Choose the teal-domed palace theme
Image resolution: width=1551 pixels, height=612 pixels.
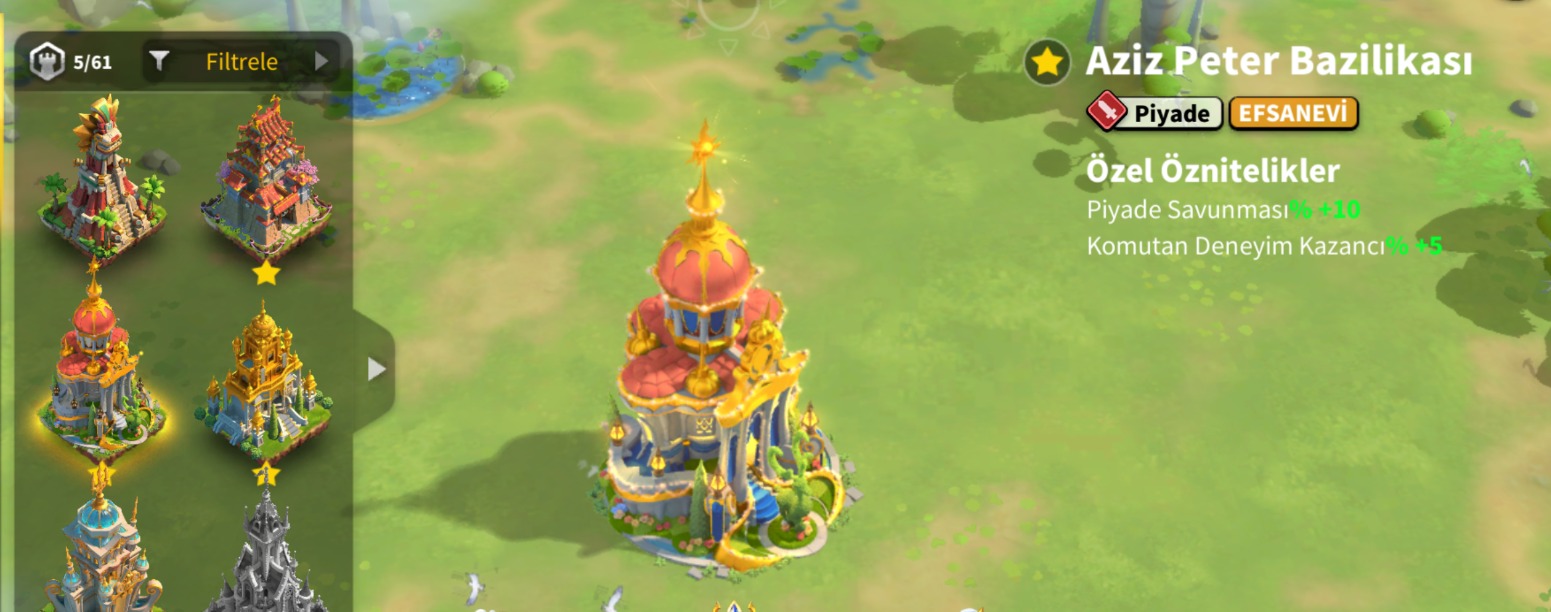click(x=100, y=550)
